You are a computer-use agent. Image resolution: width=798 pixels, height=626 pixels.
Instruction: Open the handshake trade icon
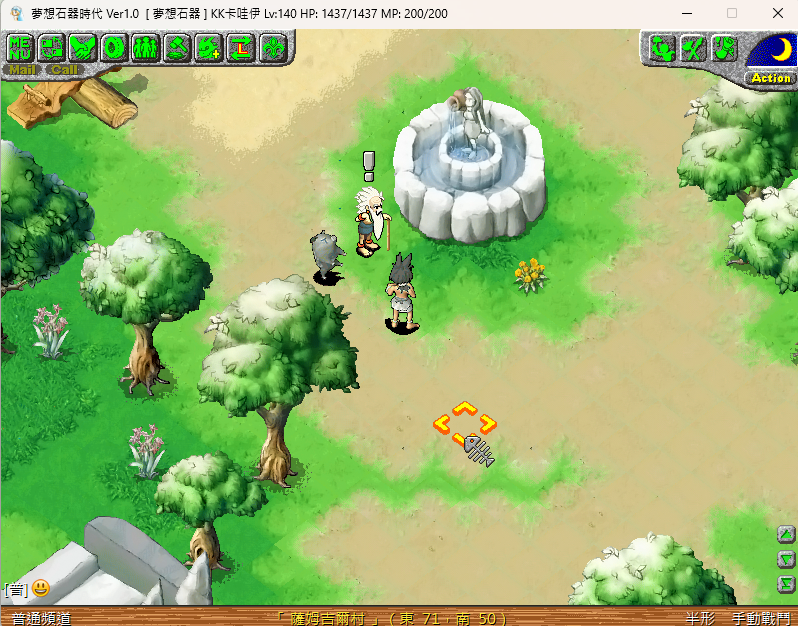[x=83, y=47]
